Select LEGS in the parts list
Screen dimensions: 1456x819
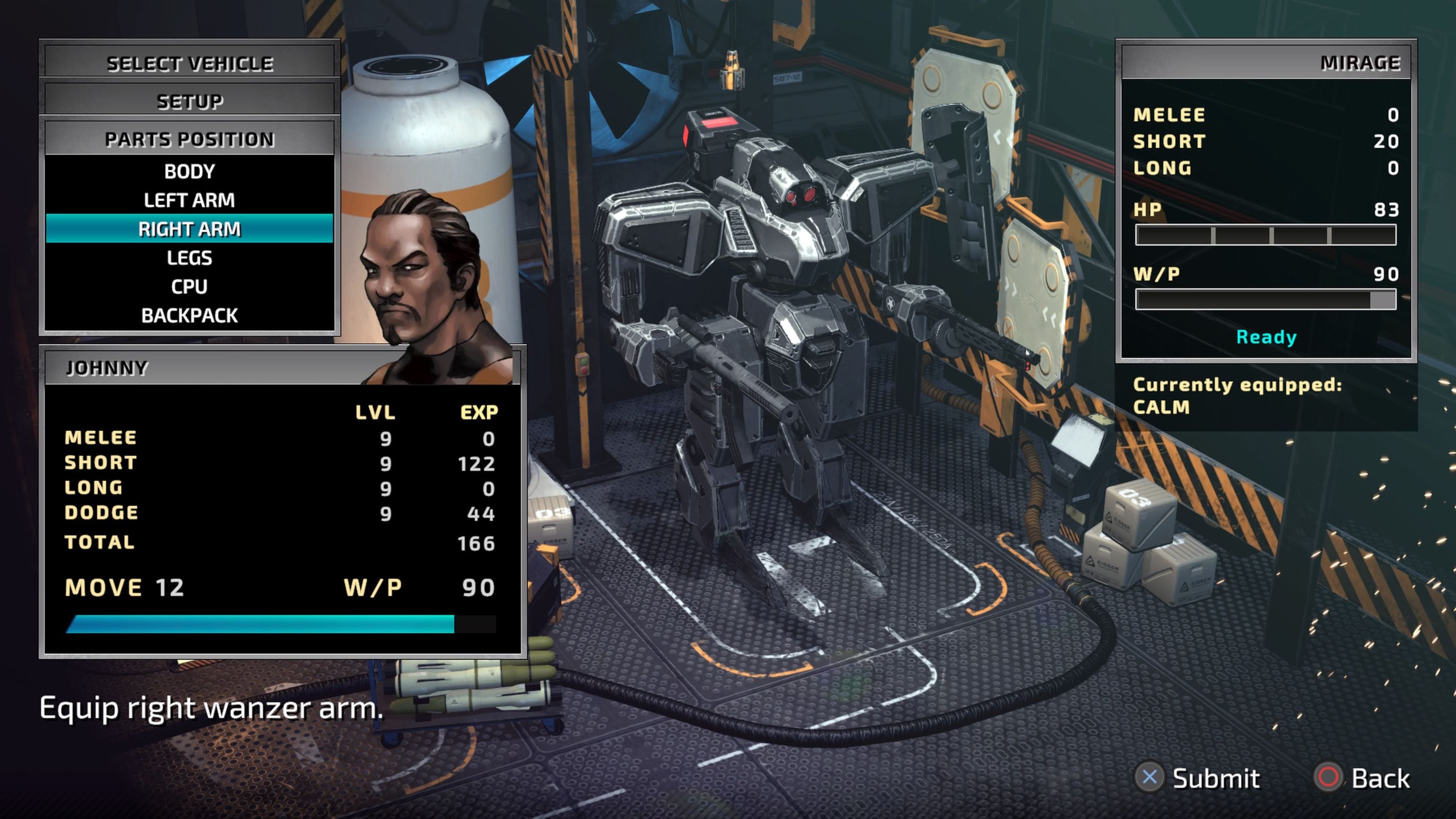(x=189, y=258)
